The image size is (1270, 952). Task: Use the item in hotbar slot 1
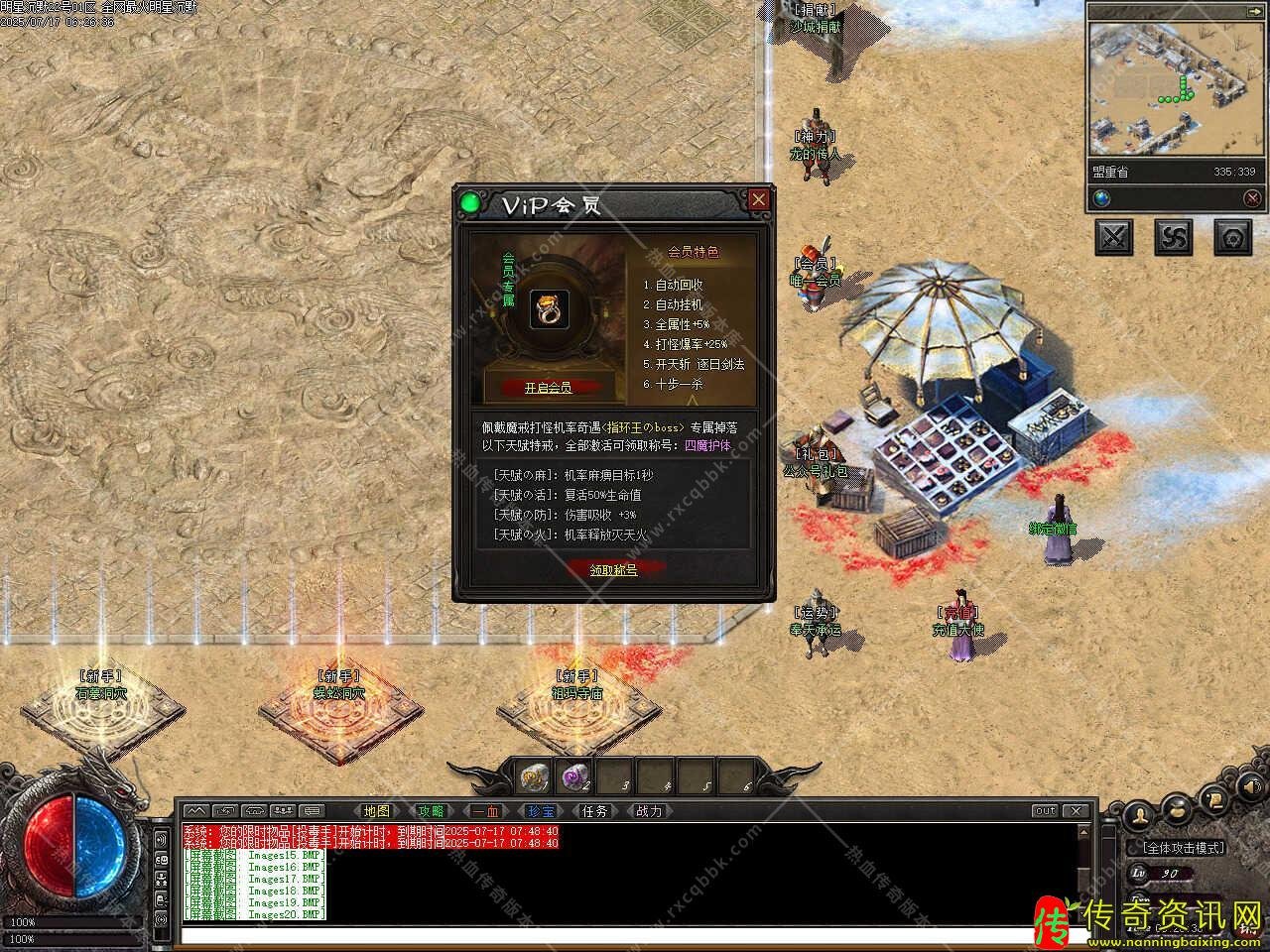click(536, 776)
